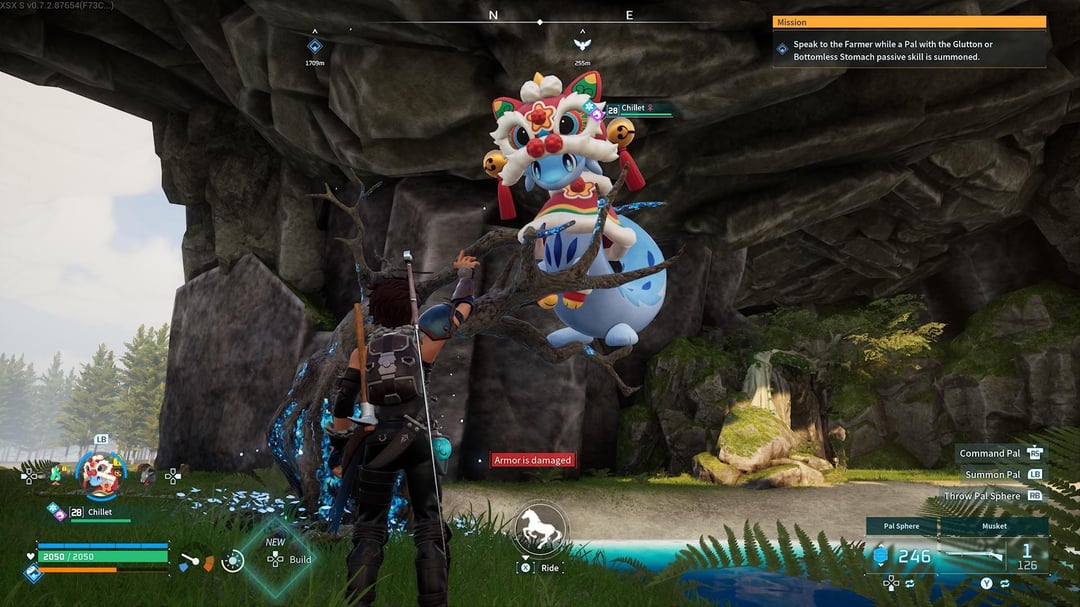
Task: Click the winged compass marker
Action: (x=581, y=44)
